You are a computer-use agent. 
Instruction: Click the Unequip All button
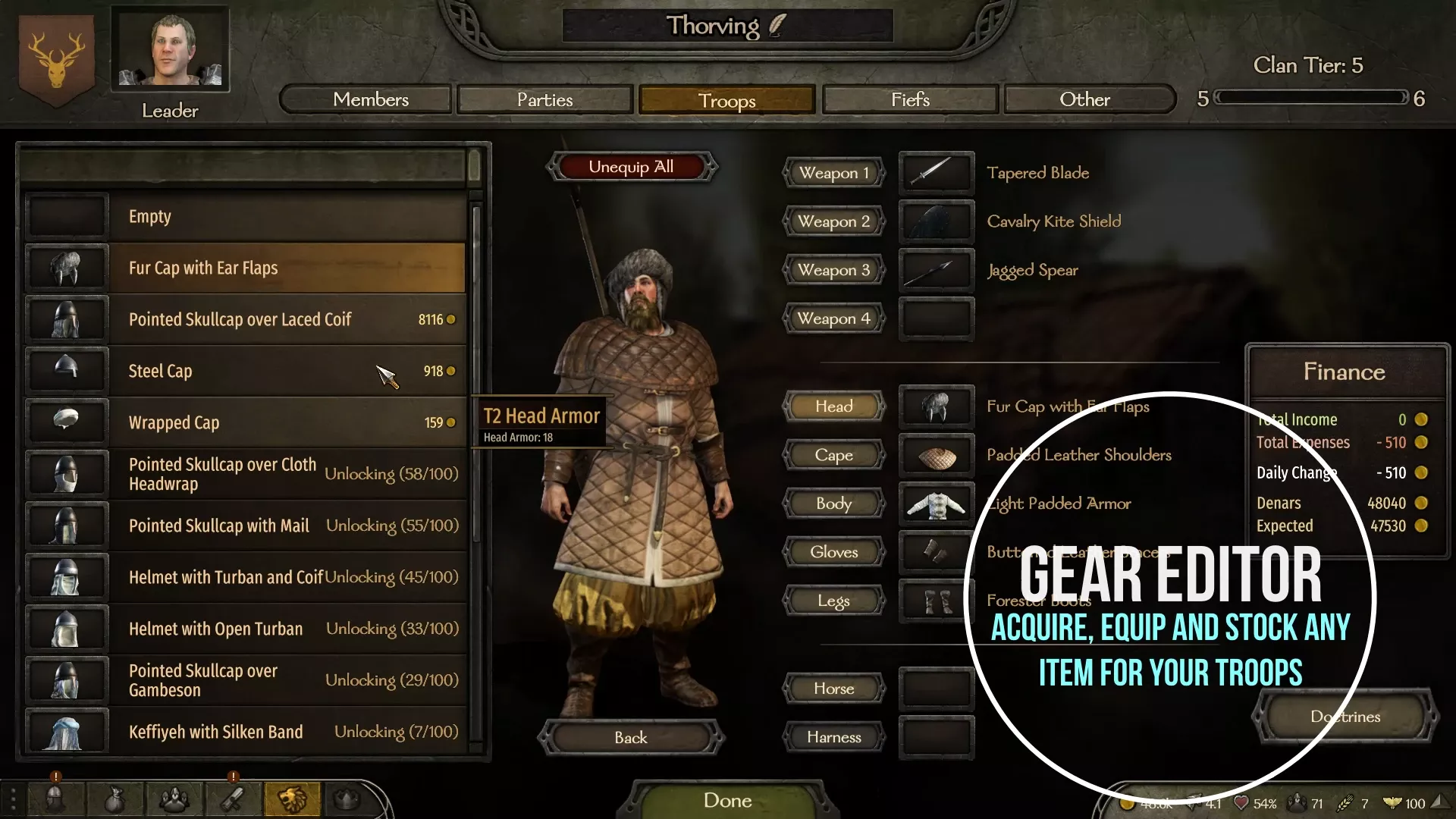632,166
